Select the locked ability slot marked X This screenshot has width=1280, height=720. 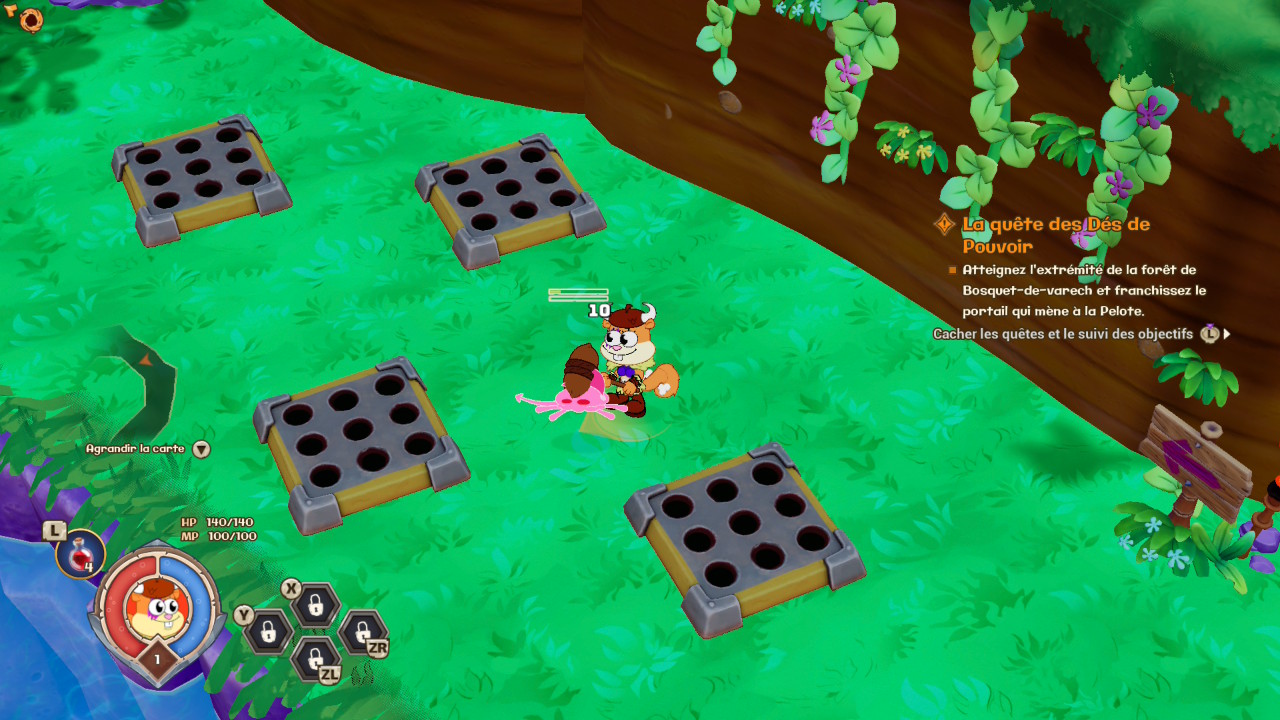315,604
